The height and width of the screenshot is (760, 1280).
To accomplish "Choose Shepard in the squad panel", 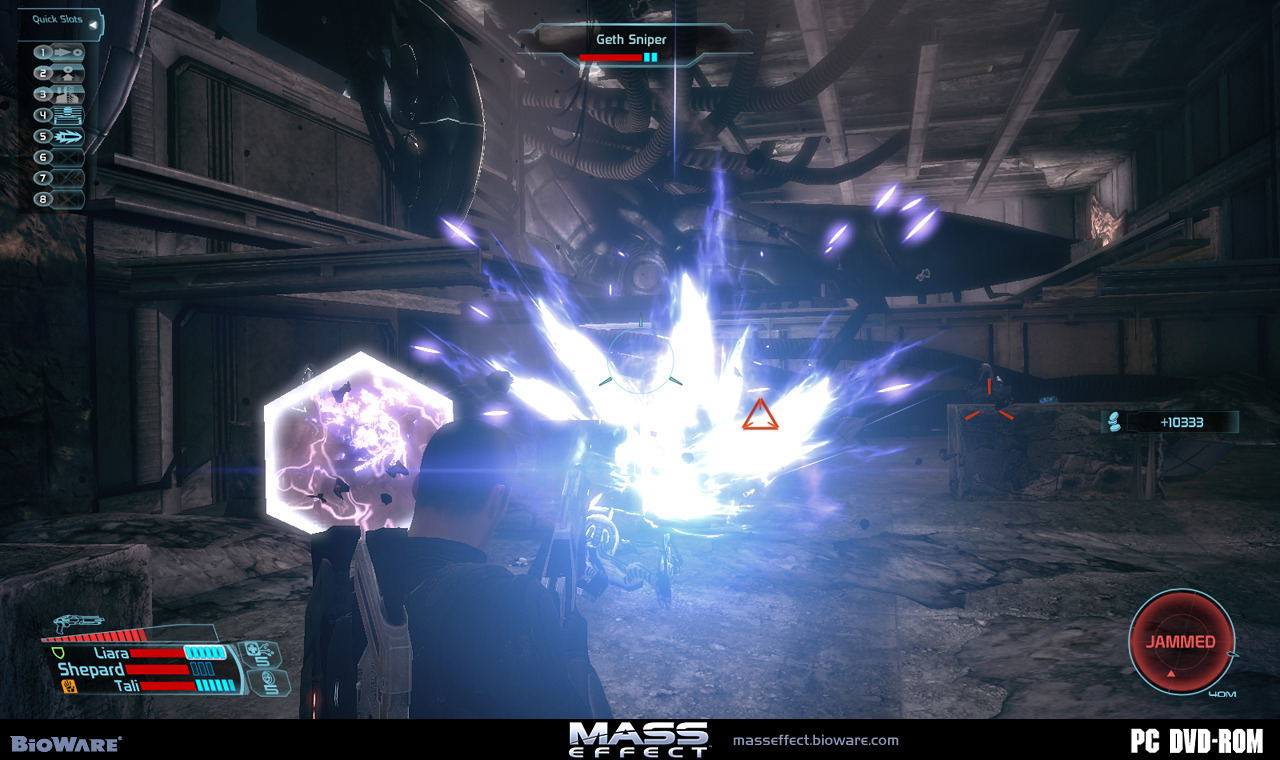I will coord(90,669).
